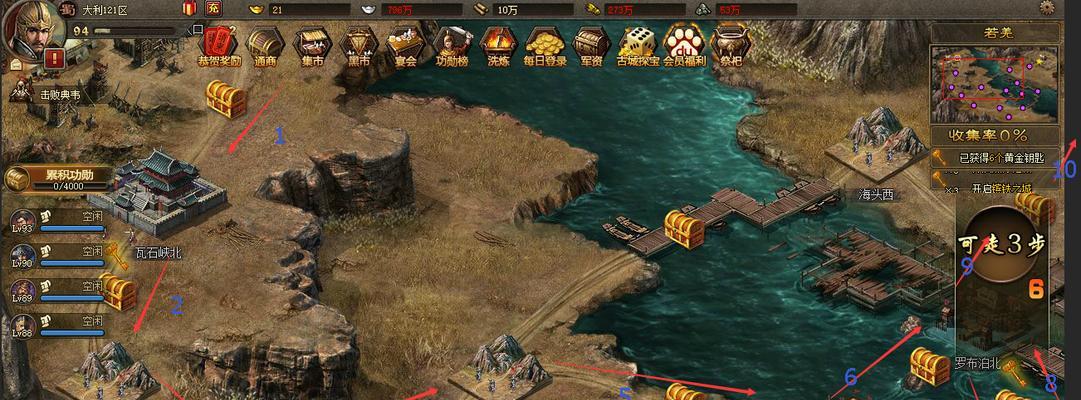
Task: Open the red exclamation alert icon
Action: (54, 60)
